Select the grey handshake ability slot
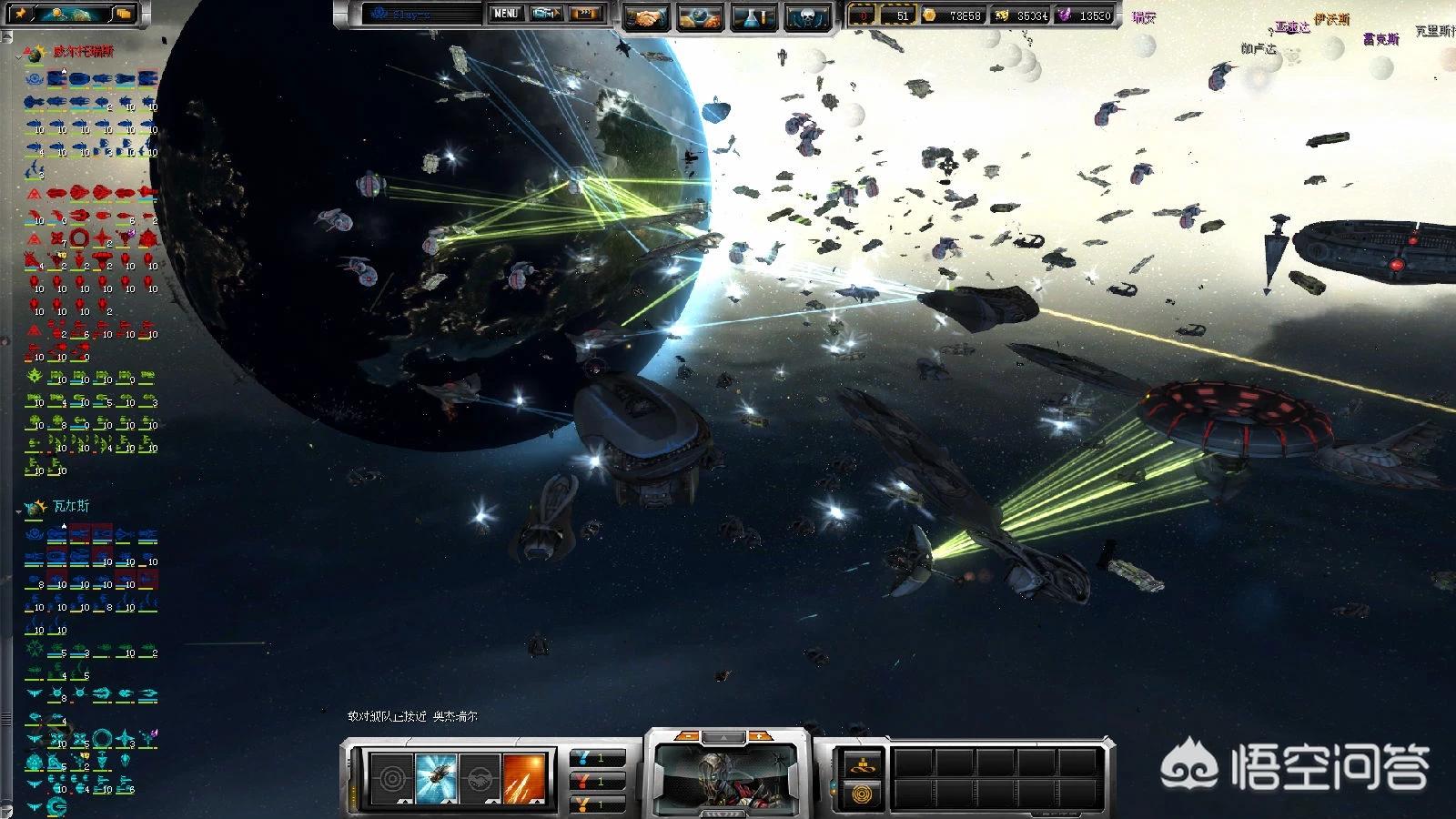This screenshot has height=819, width=1456. pos(480,779)
